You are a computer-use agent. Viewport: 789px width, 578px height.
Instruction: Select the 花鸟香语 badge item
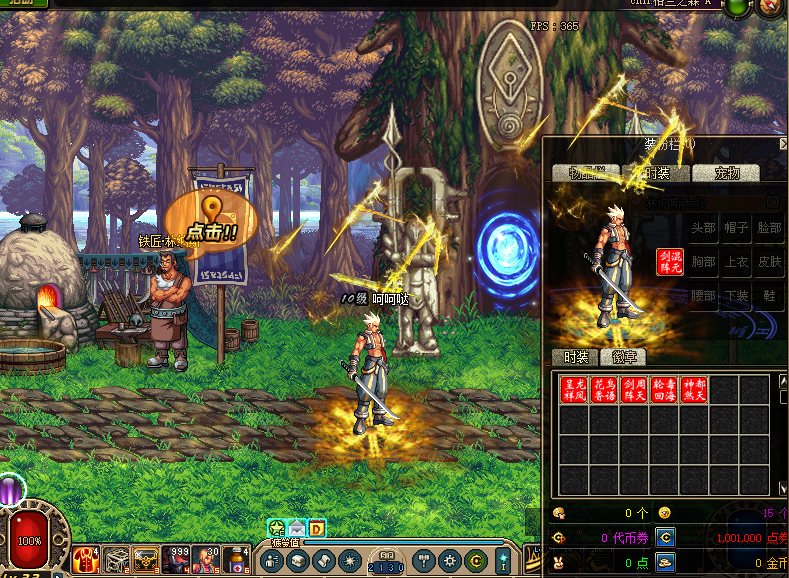pyautogui.click(x=604, y=390)
